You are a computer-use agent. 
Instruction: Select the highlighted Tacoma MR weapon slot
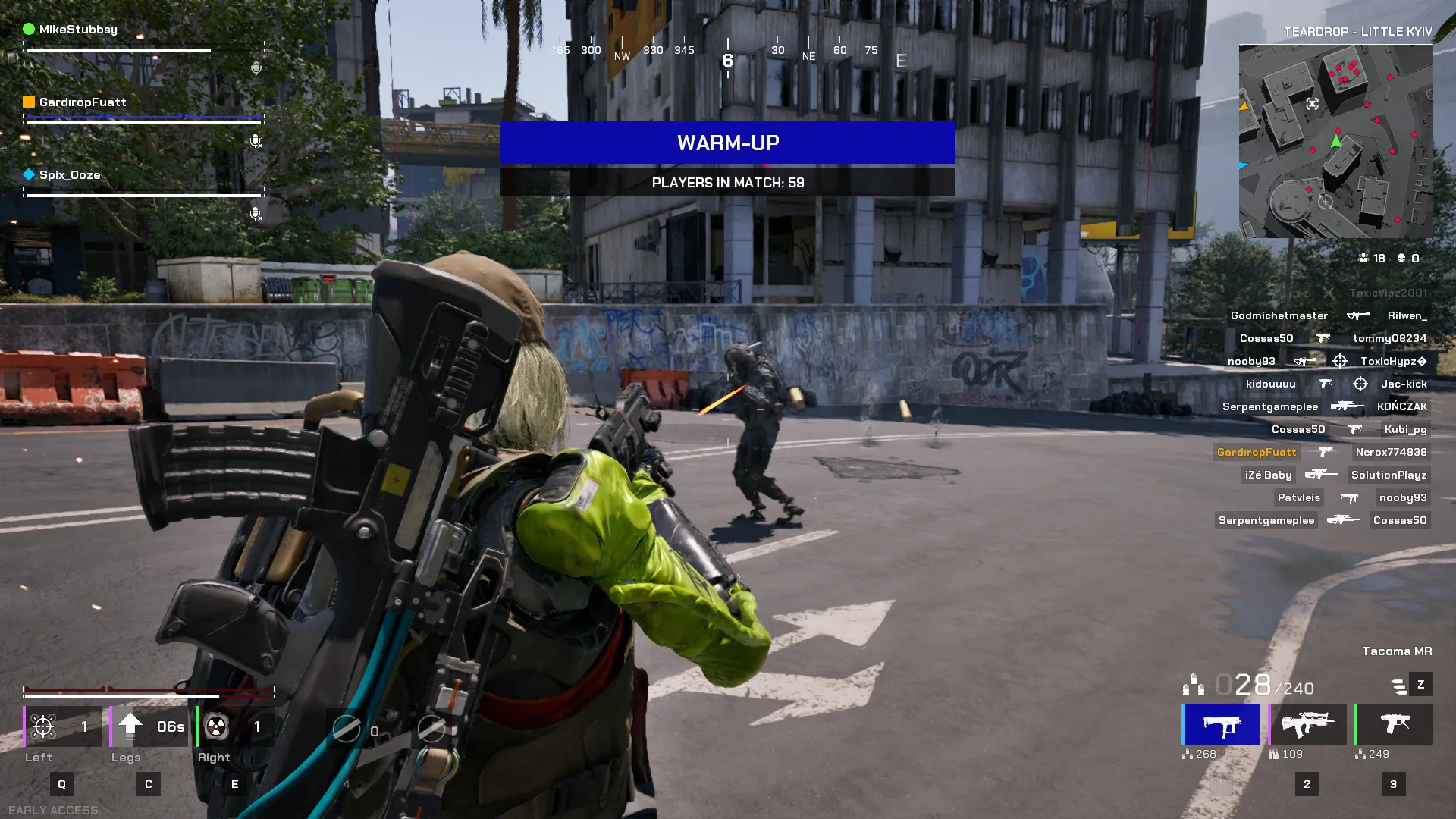(1222, 724)
